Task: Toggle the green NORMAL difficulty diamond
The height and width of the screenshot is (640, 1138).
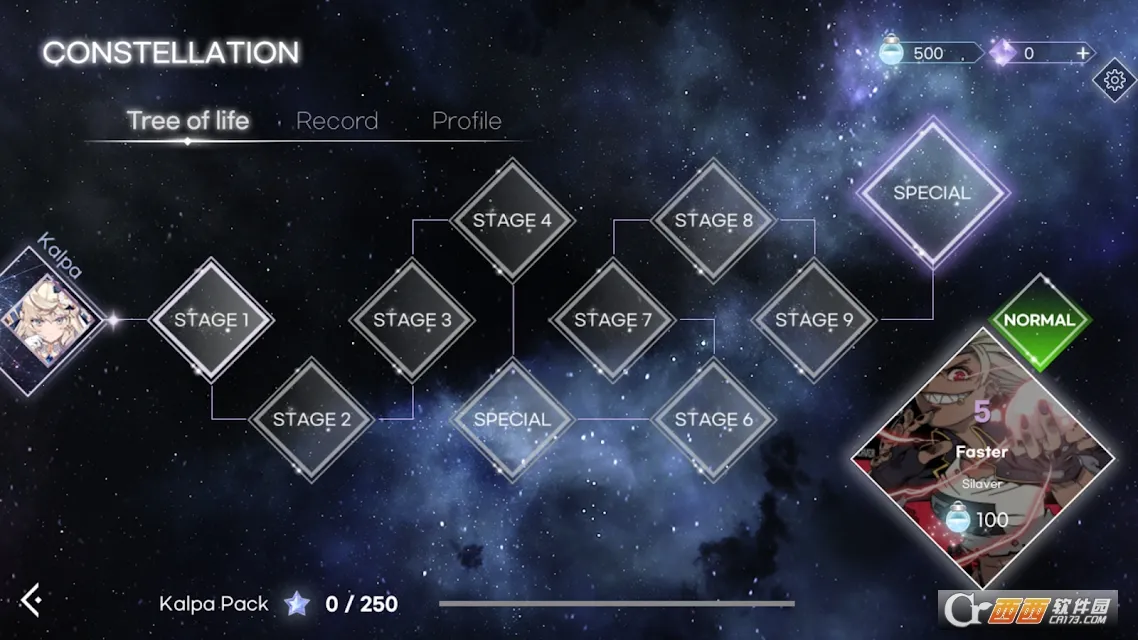Action: tap(1039, 320)
